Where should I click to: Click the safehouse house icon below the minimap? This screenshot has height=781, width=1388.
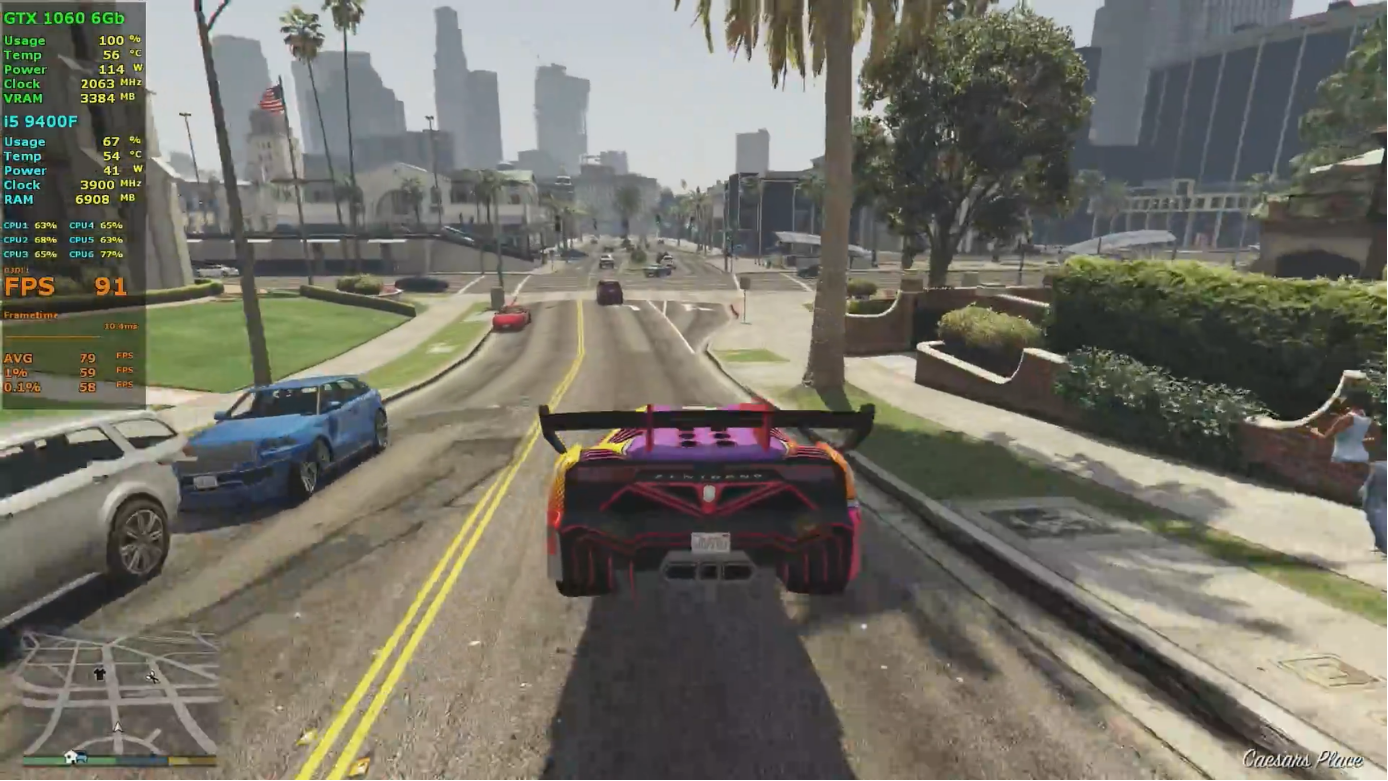coord(70,756)
